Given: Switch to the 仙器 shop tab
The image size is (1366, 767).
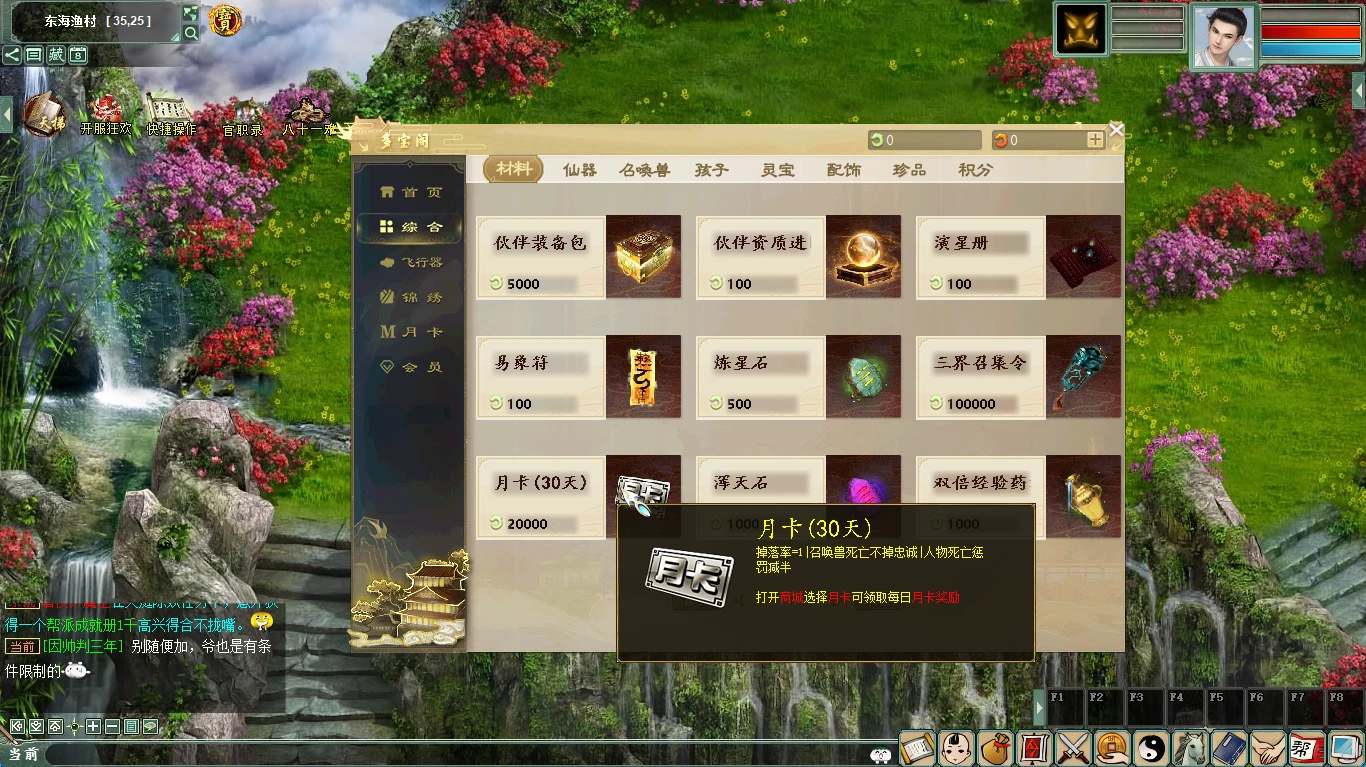Looking at the screenshot, I should pyautogui.click(x=580, y=169).
